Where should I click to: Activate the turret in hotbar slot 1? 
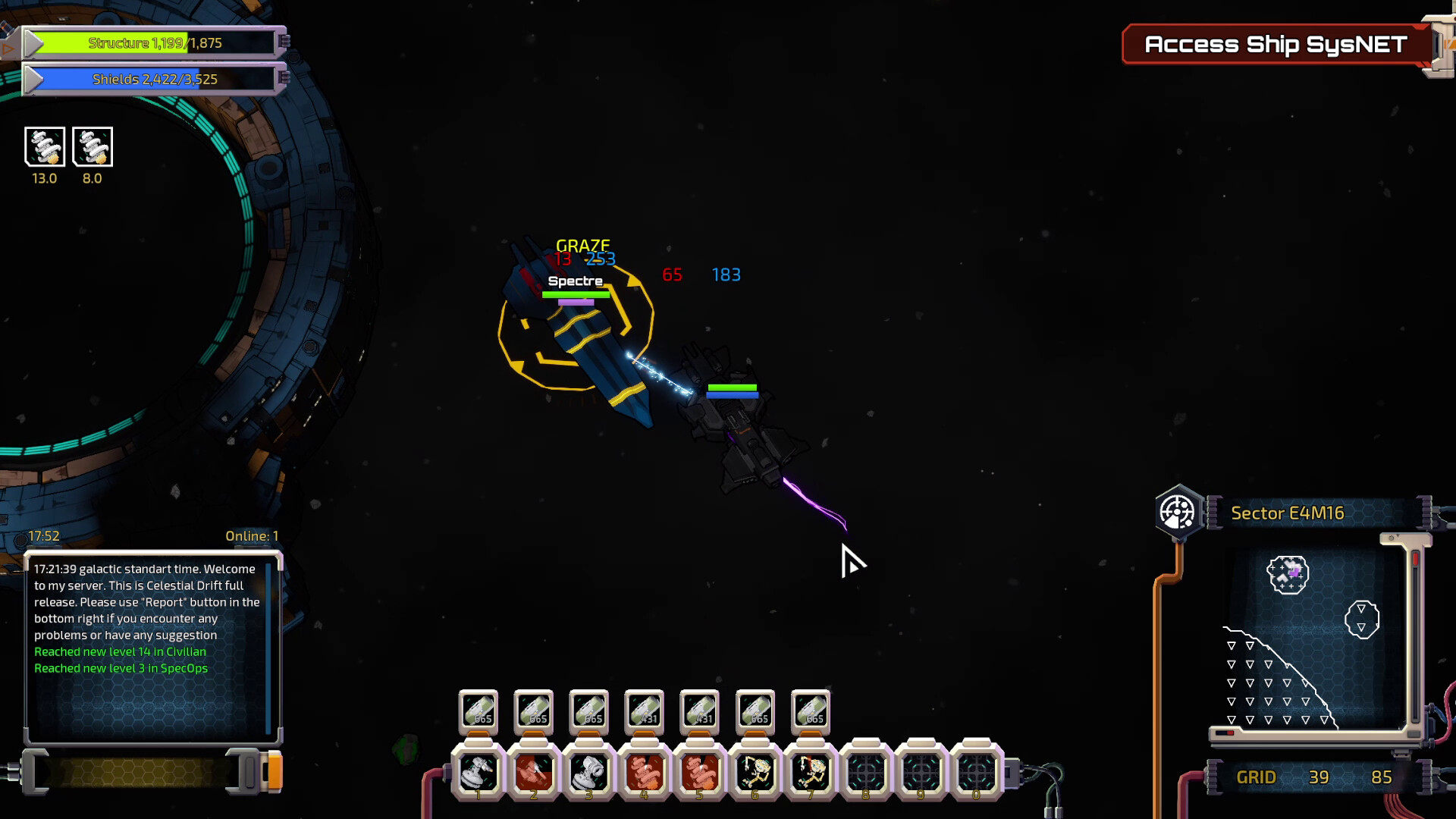[x=479, y=773]
